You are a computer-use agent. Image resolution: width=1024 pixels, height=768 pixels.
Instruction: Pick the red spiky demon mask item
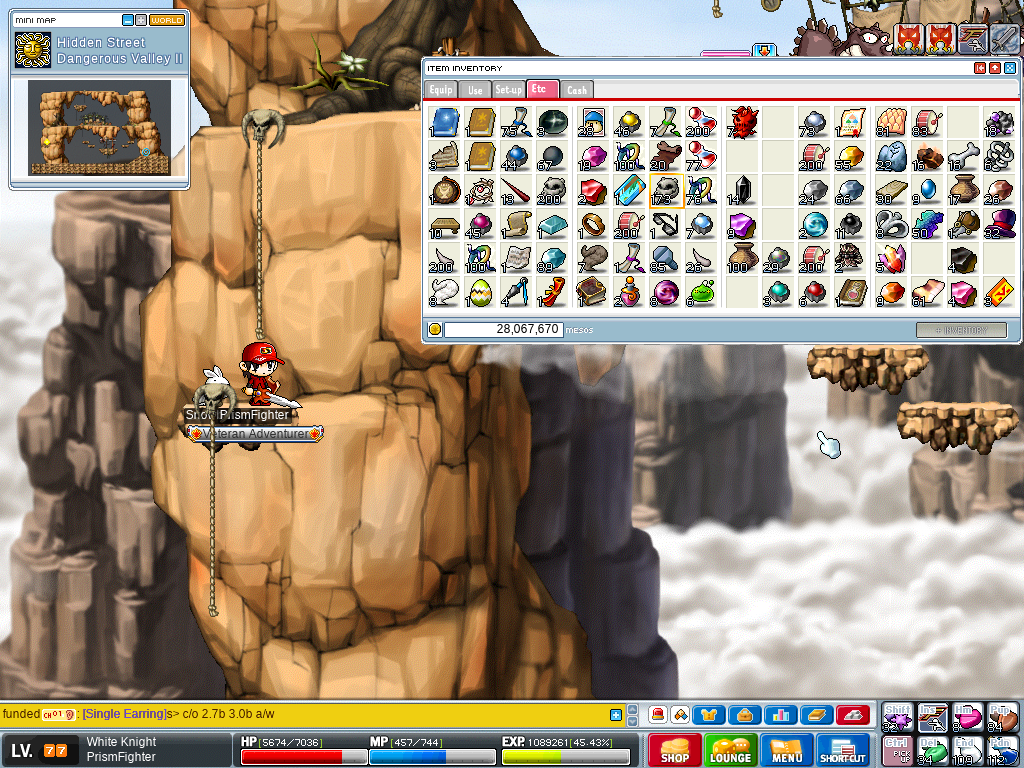point(743,122)
